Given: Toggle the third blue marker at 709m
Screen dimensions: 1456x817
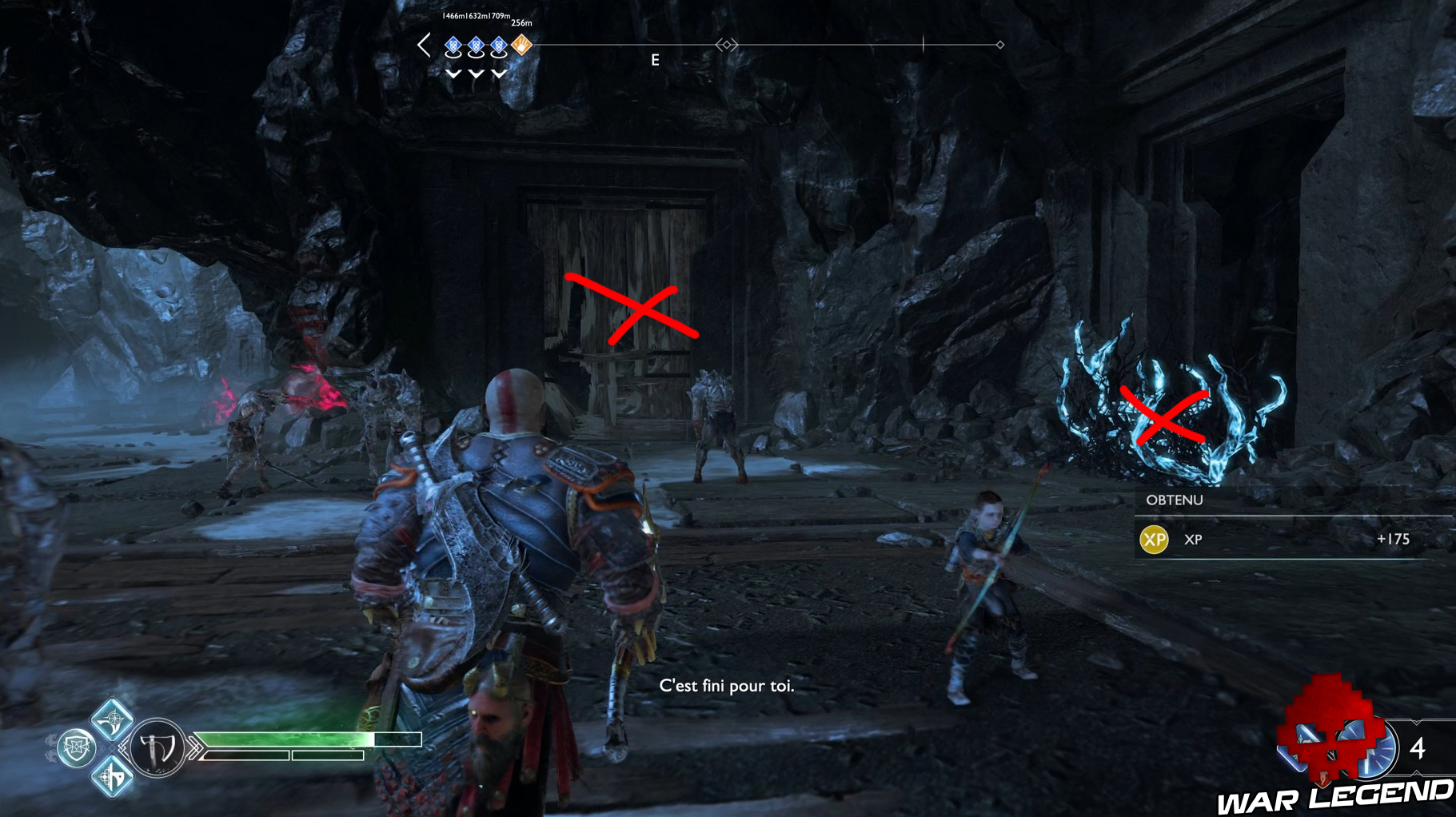Looking at the screenshot, I should click(499, 46).
